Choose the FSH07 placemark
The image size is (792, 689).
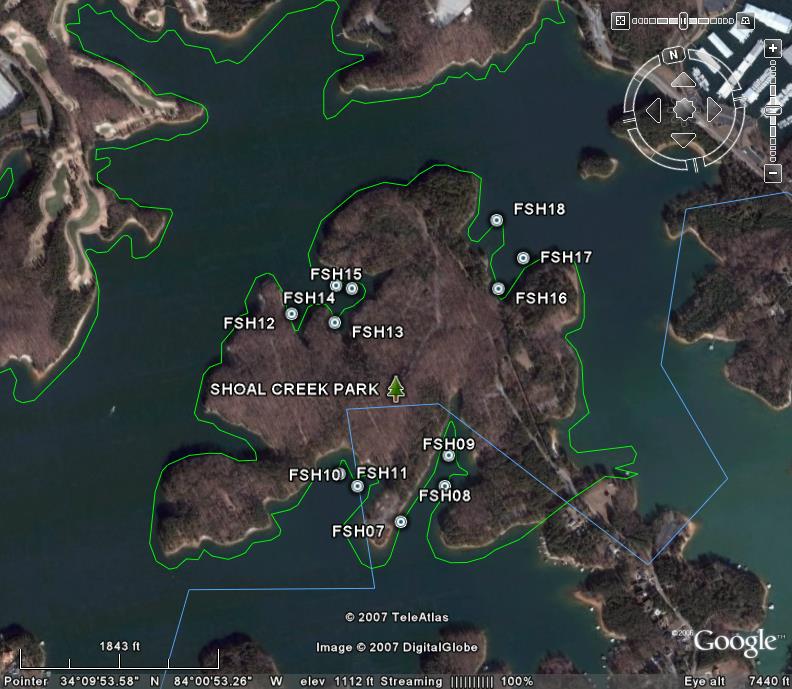coord(401,522)
